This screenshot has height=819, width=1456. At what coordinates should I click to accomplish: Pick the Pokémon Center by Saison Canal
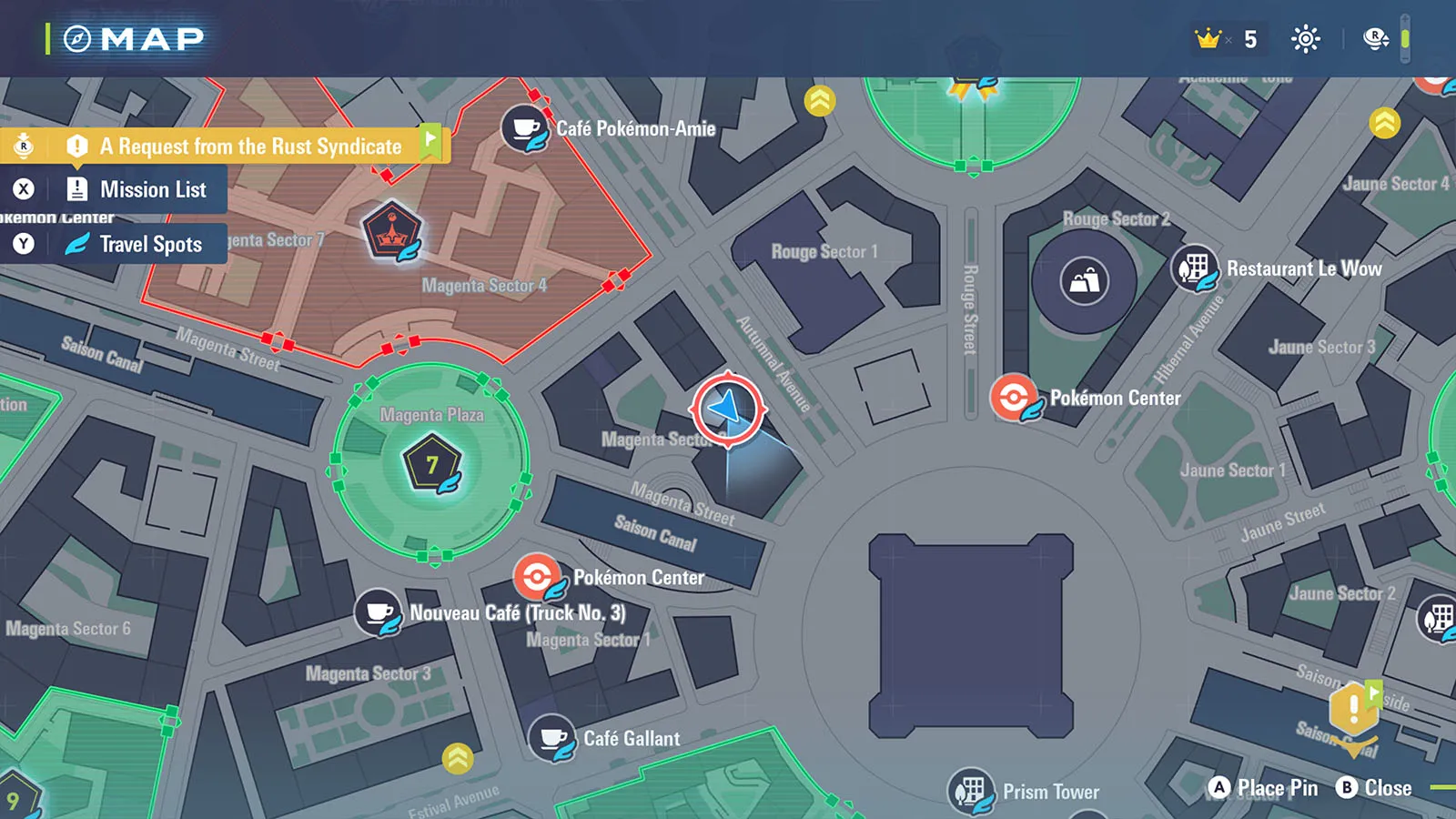coord(537,577)
